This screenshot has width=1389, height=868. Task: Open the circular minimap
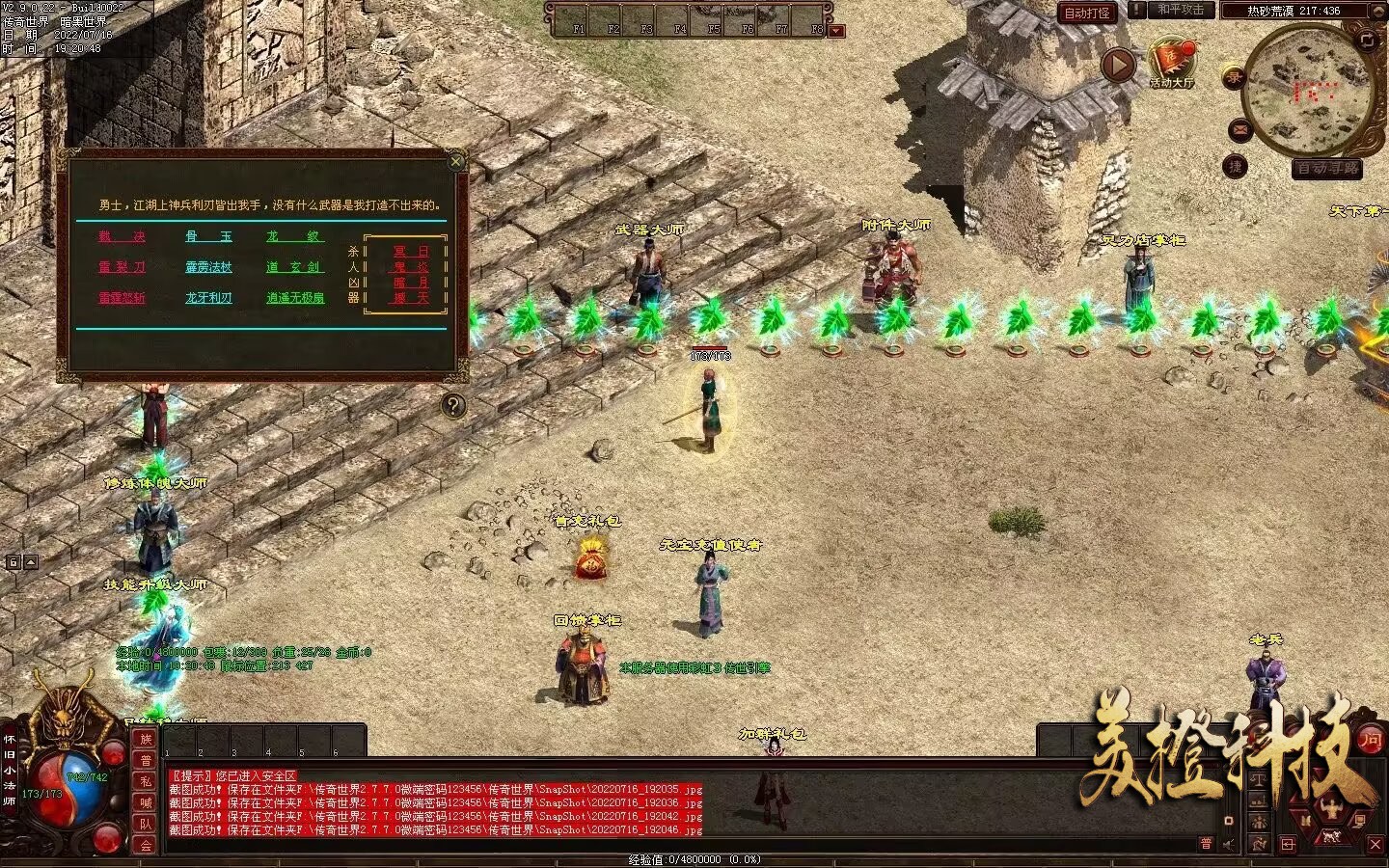pos(1308,92)
